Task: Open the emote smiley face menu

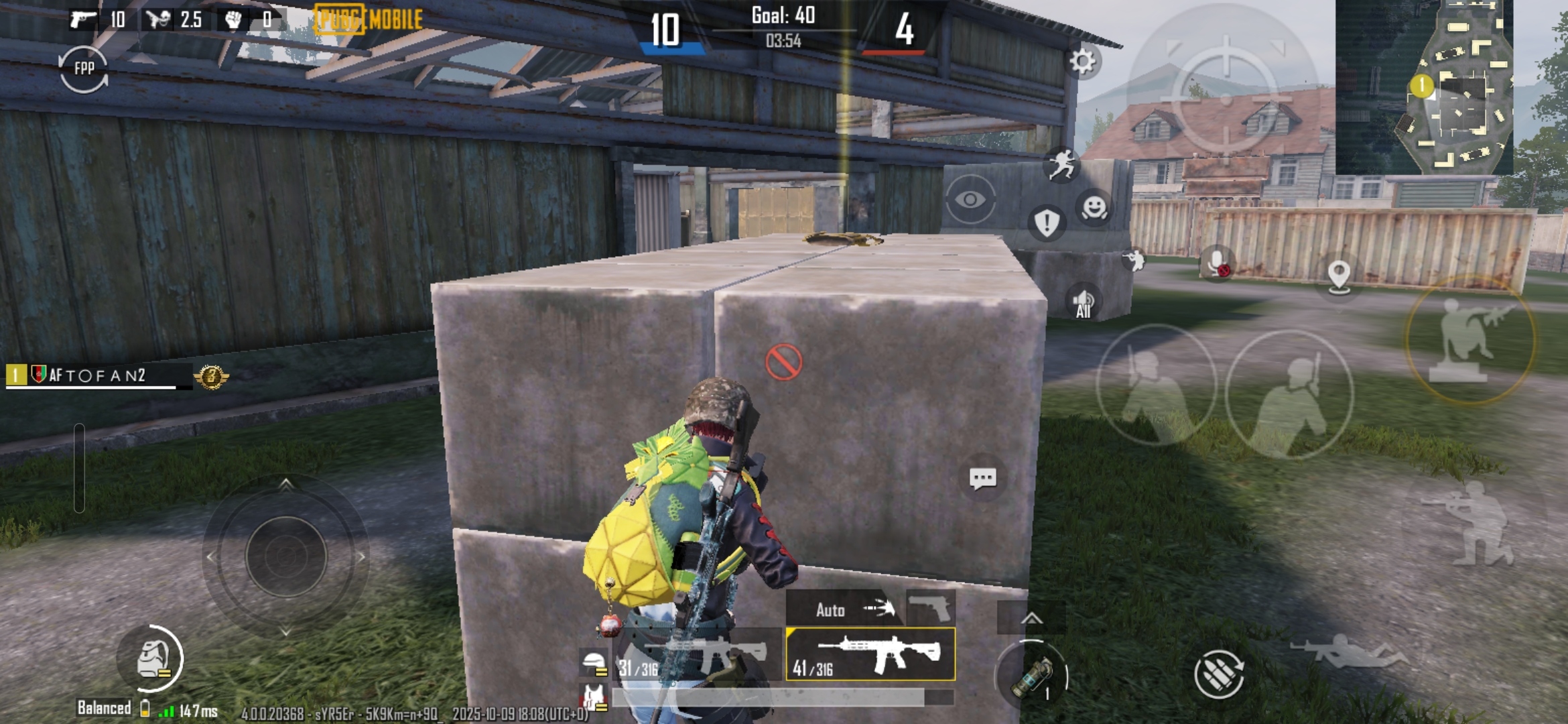Action: pos(1094,207)
